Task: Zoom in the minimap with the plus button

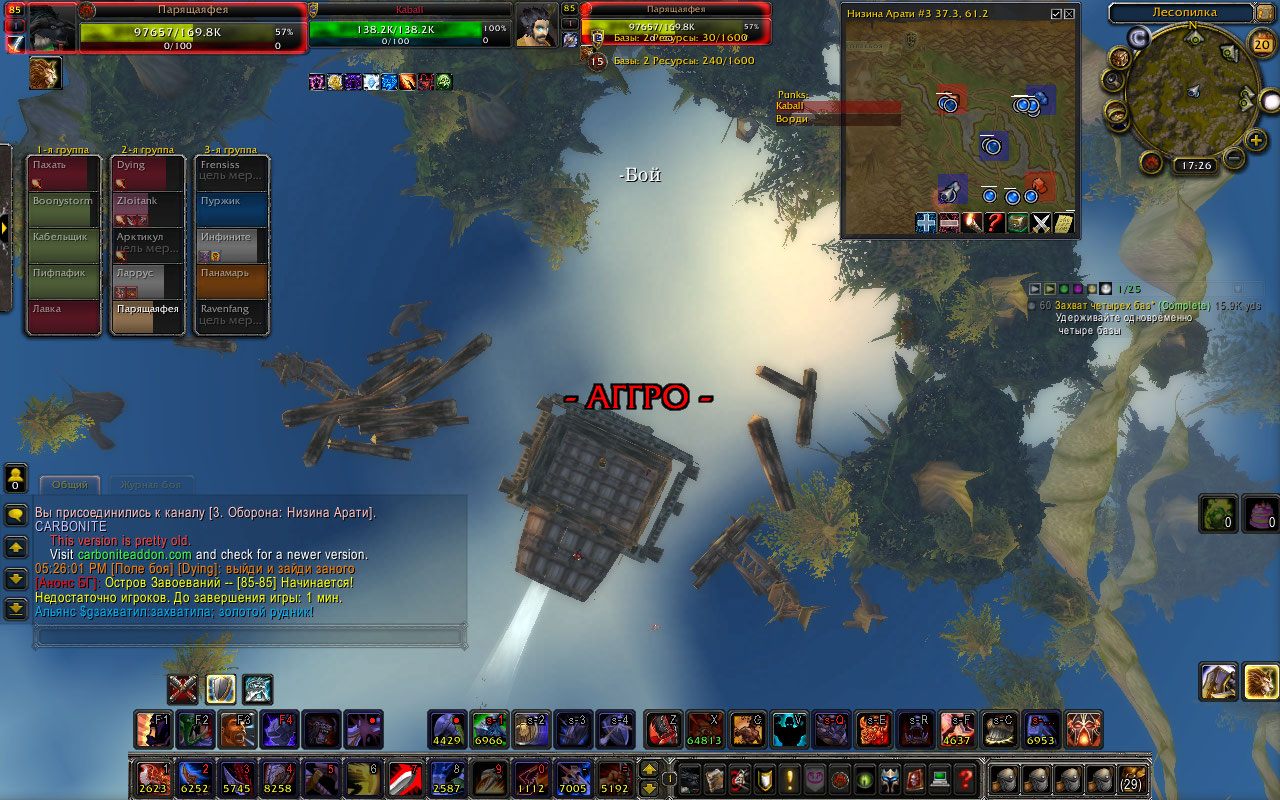Action: coord(1257,139)
